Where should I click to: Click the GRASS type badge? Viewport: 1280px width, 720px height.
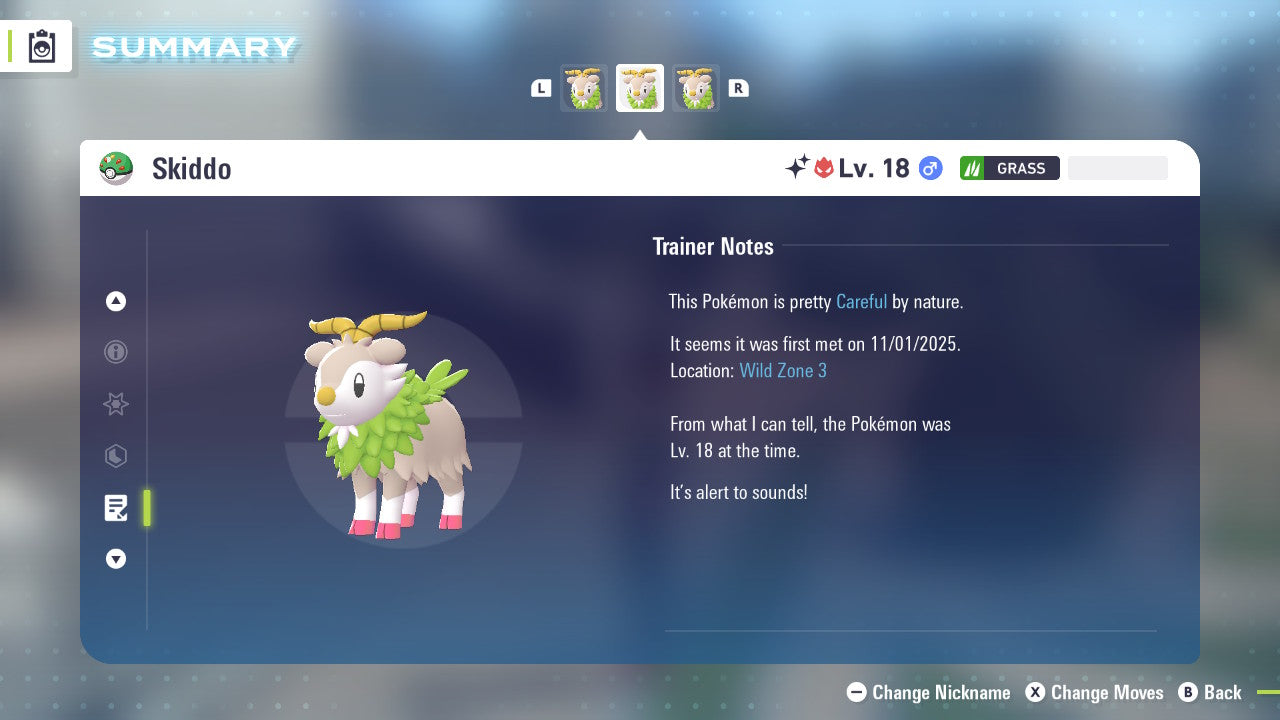[1009, 168]
